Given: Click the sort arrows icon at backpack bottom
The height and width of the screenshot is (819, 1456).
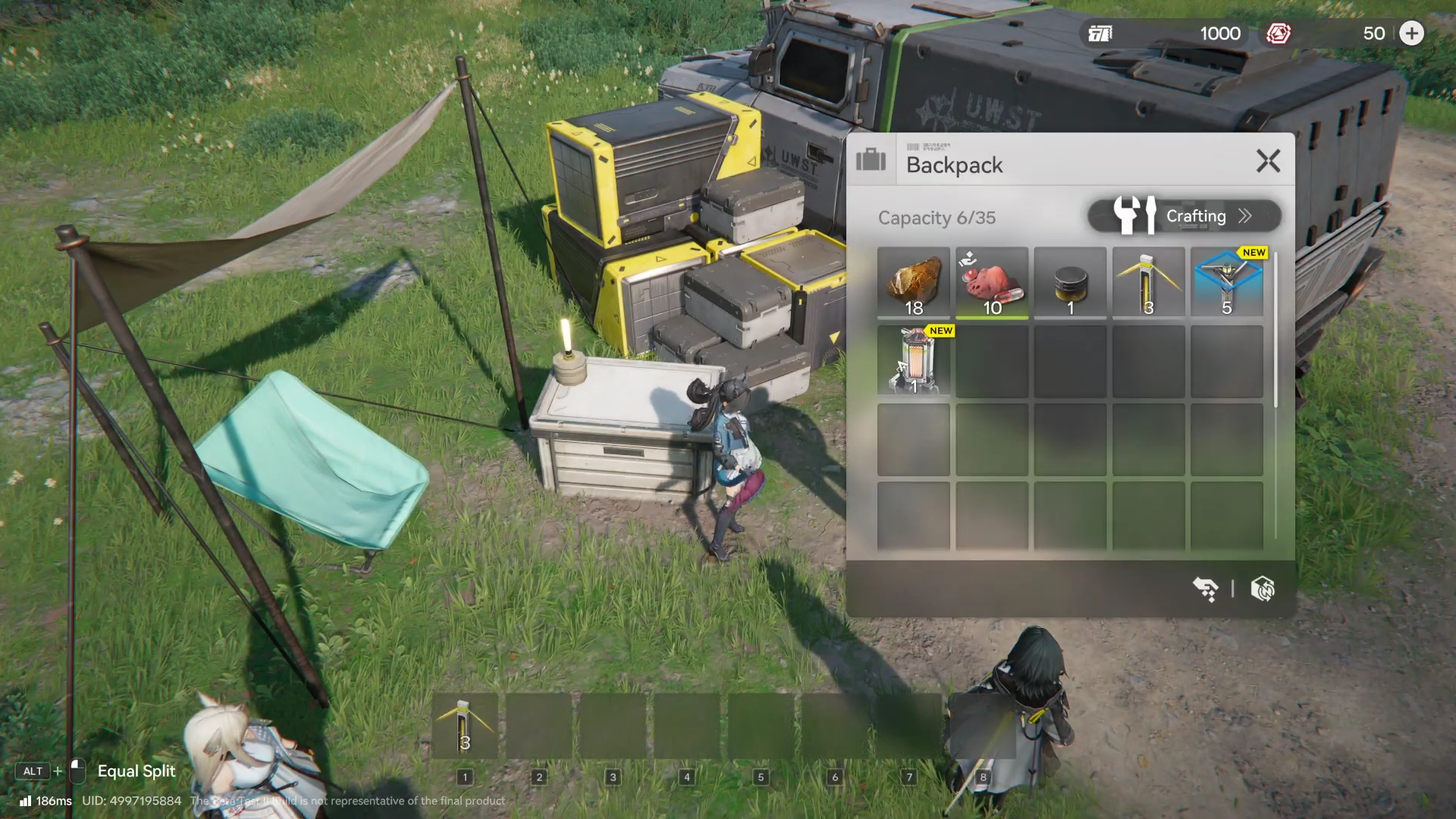Looking at the screenshot, I should click(1205, 588).
